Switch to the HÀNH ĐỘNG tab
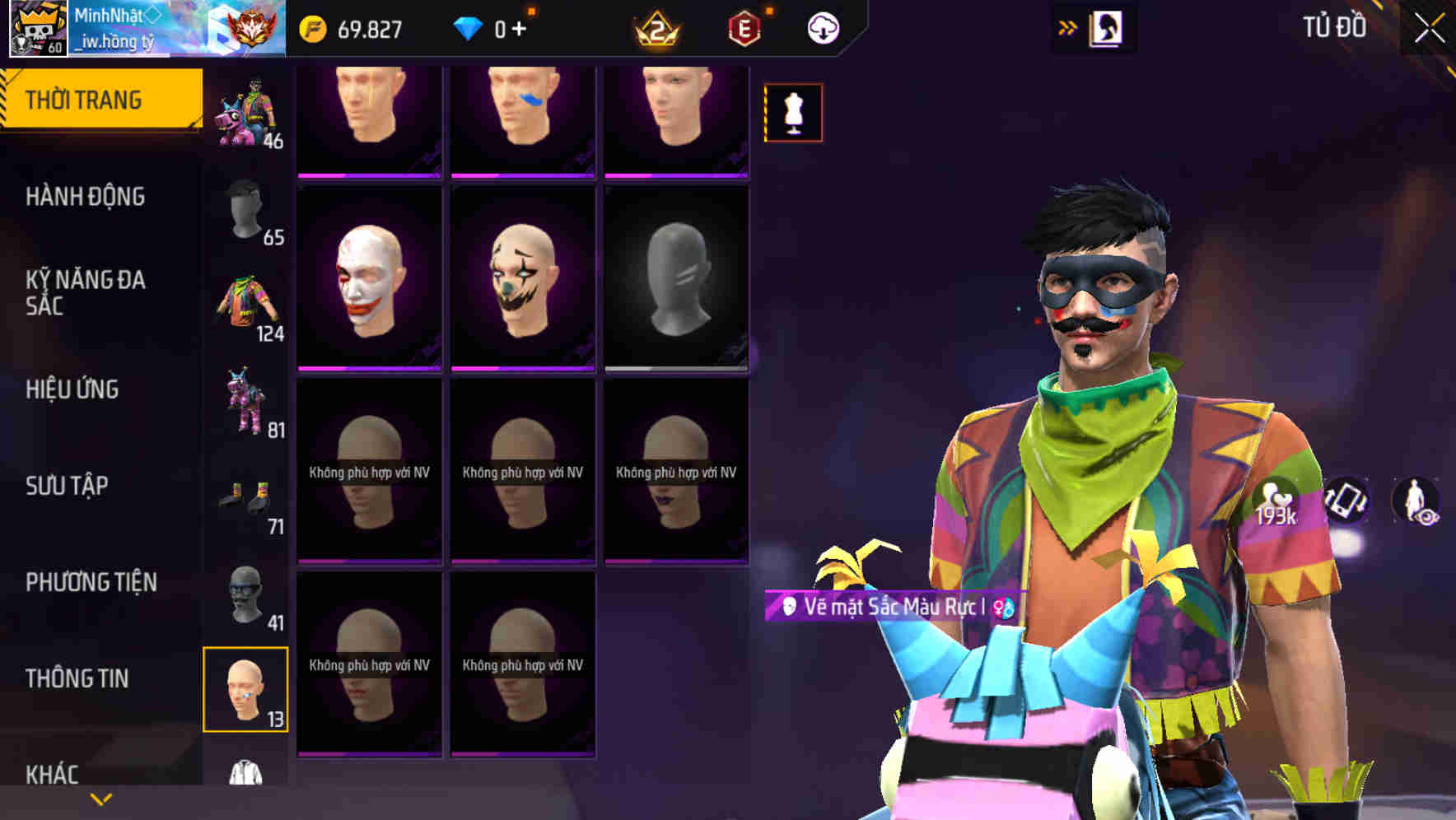The height and width of the screenshot is (820, 1456). [x=86, y=197]
